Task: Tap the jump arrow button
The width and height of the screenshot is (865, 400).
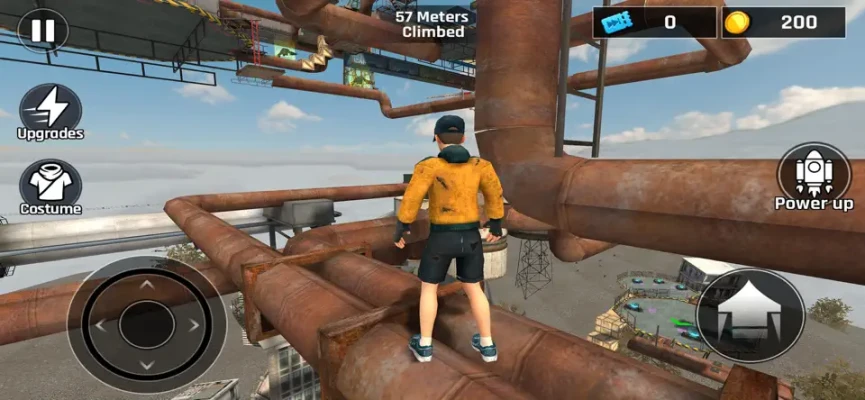Action: (x=750, y=315)
